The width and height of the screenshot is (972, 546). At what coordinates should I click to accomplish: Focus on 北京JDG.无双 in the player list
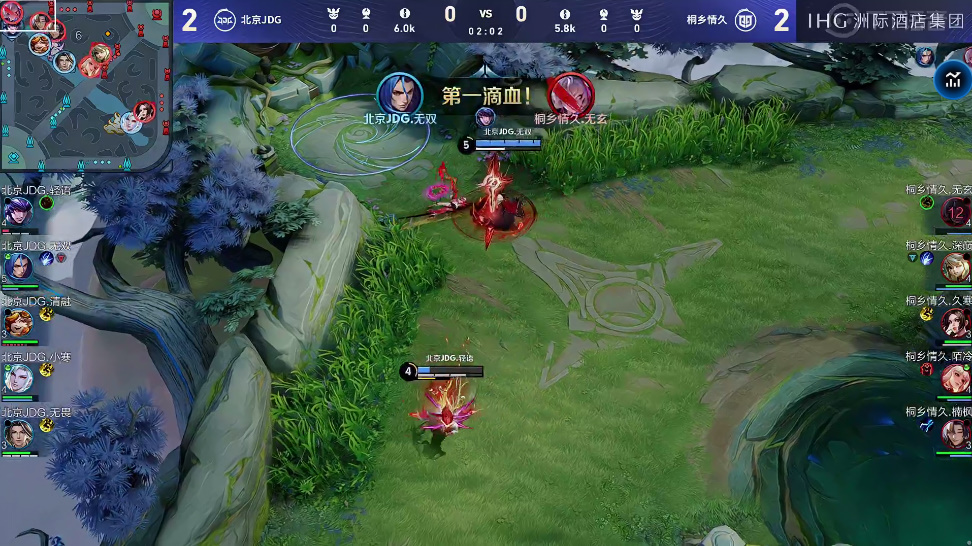point(17,267)
